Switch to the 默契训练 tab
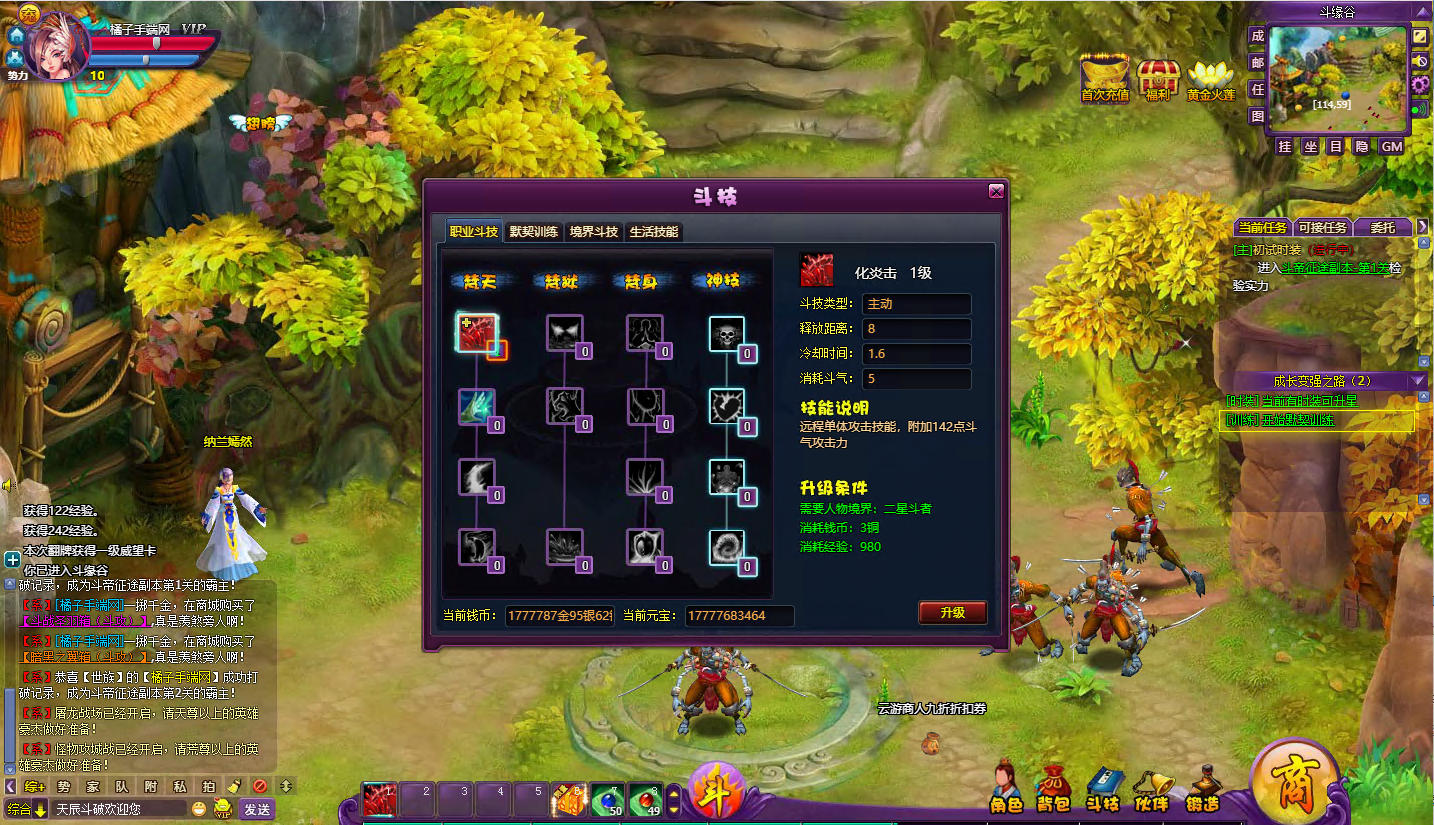The width and height of the screenshot is (1434, 825). pos(534,232)
